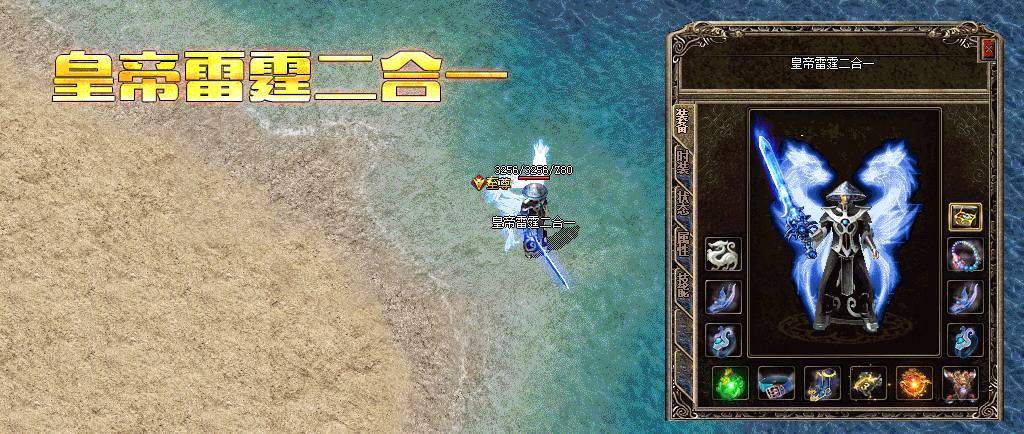Switch to the 装备 equipment tab
This screenshot has width=1024, height=434.
coord(682,122)
